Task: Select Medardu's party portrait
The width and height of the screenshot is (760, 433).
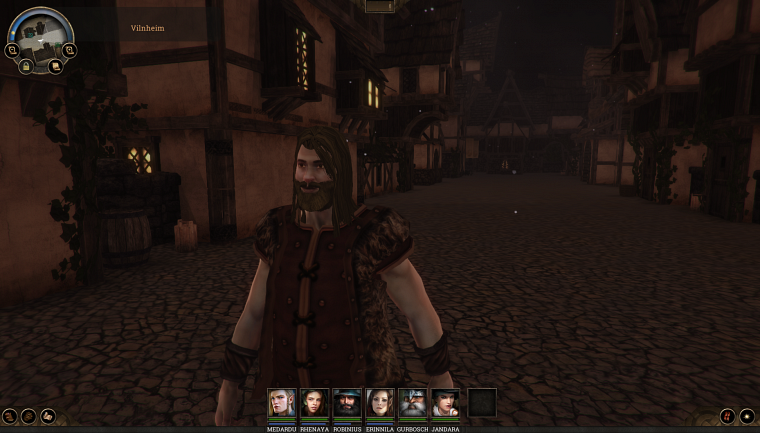Action: pos(282,403)
